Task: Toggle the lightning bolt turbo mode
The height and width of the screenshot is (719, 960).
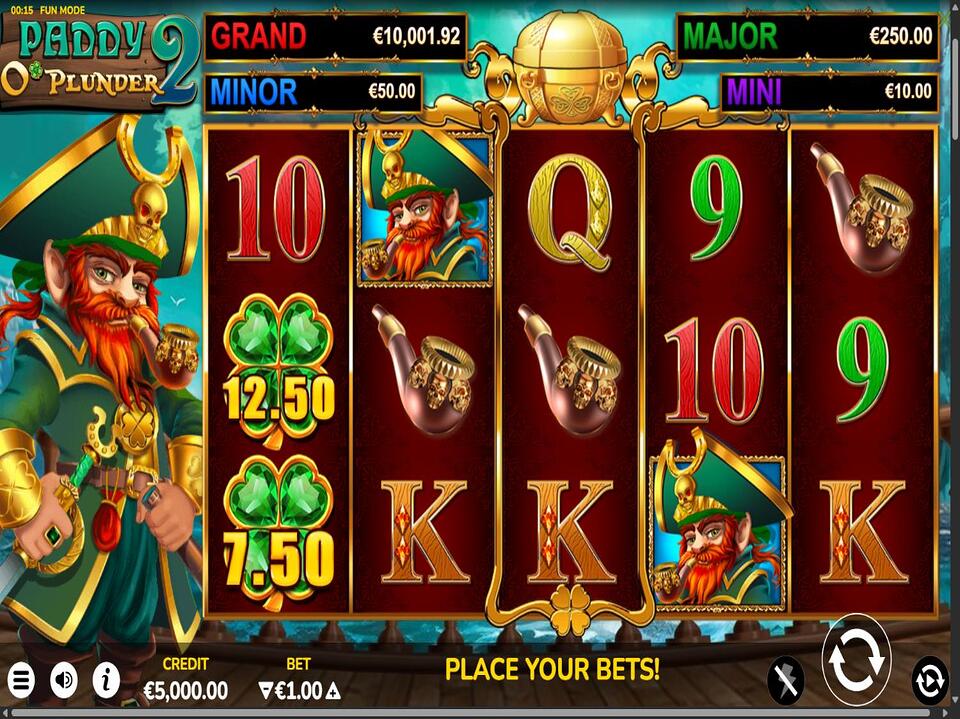Action: click(785, 681)
